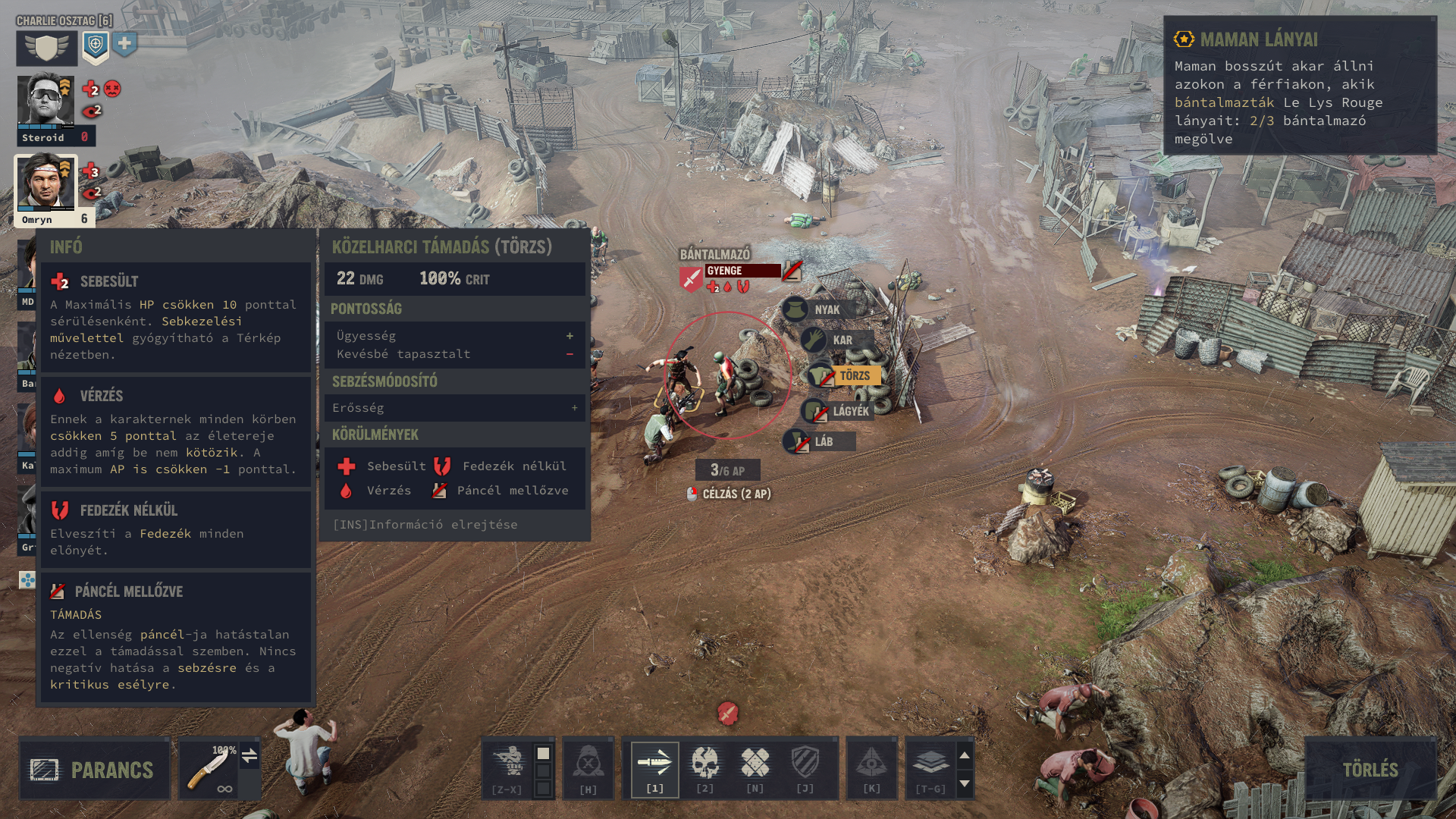Open the PARANCS command menu
The width and height of the screenshot is (1456, 819).
click(x=95, y=770)
